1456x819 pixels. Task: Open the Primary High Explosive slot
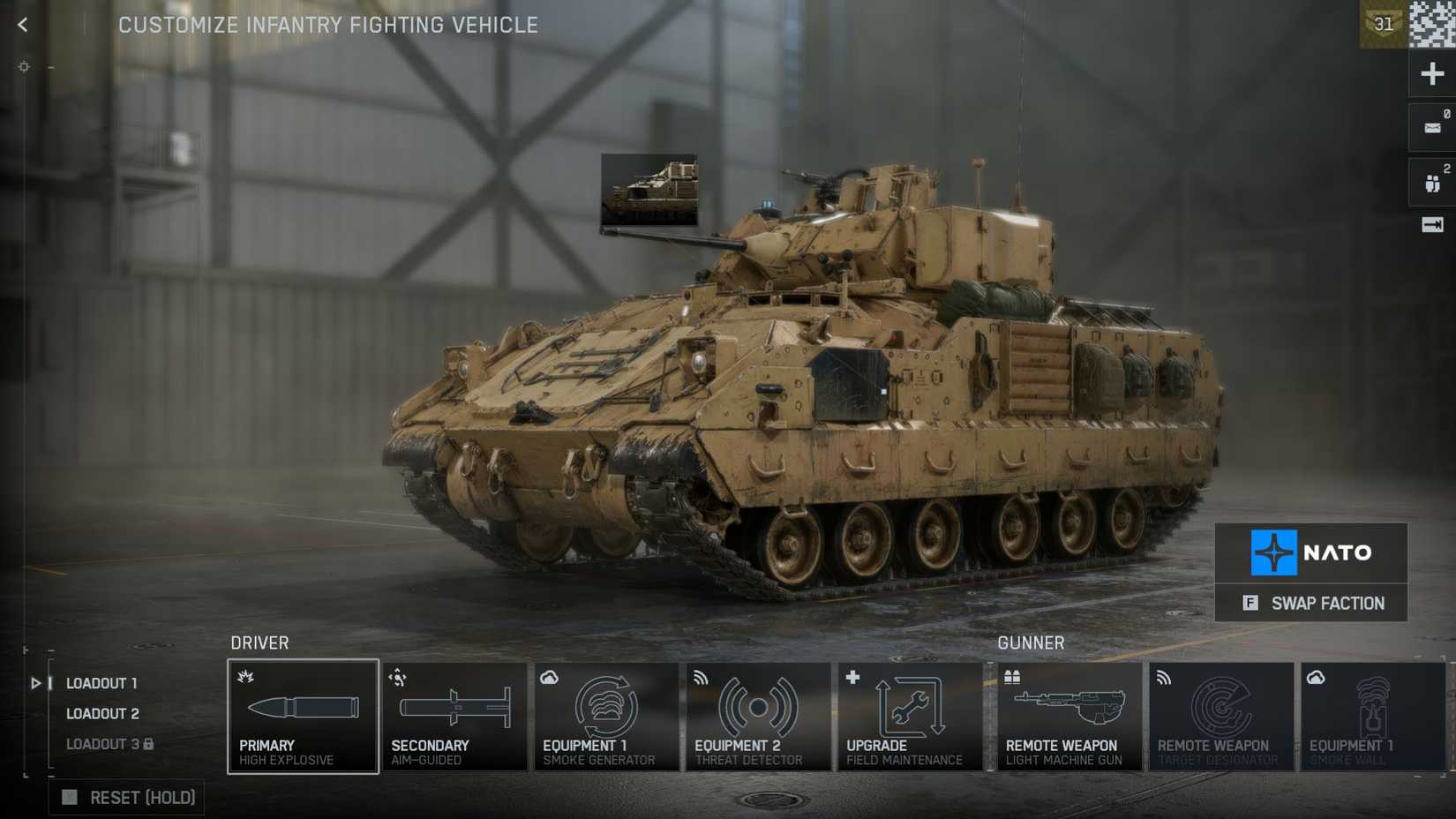pyautogui.click(x=303, y=715)
